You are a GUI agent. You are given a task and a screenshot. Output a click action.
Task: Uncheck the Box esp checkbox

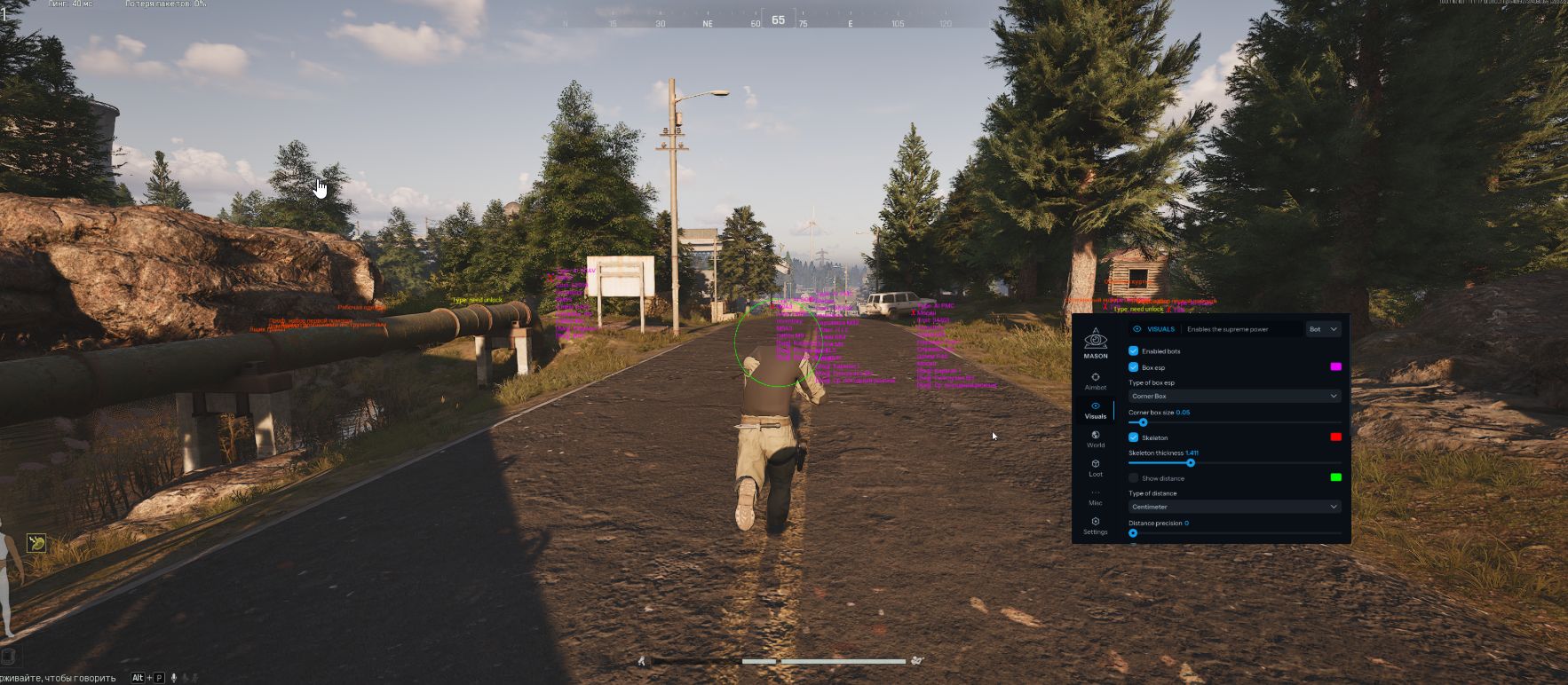(1134, 367)
